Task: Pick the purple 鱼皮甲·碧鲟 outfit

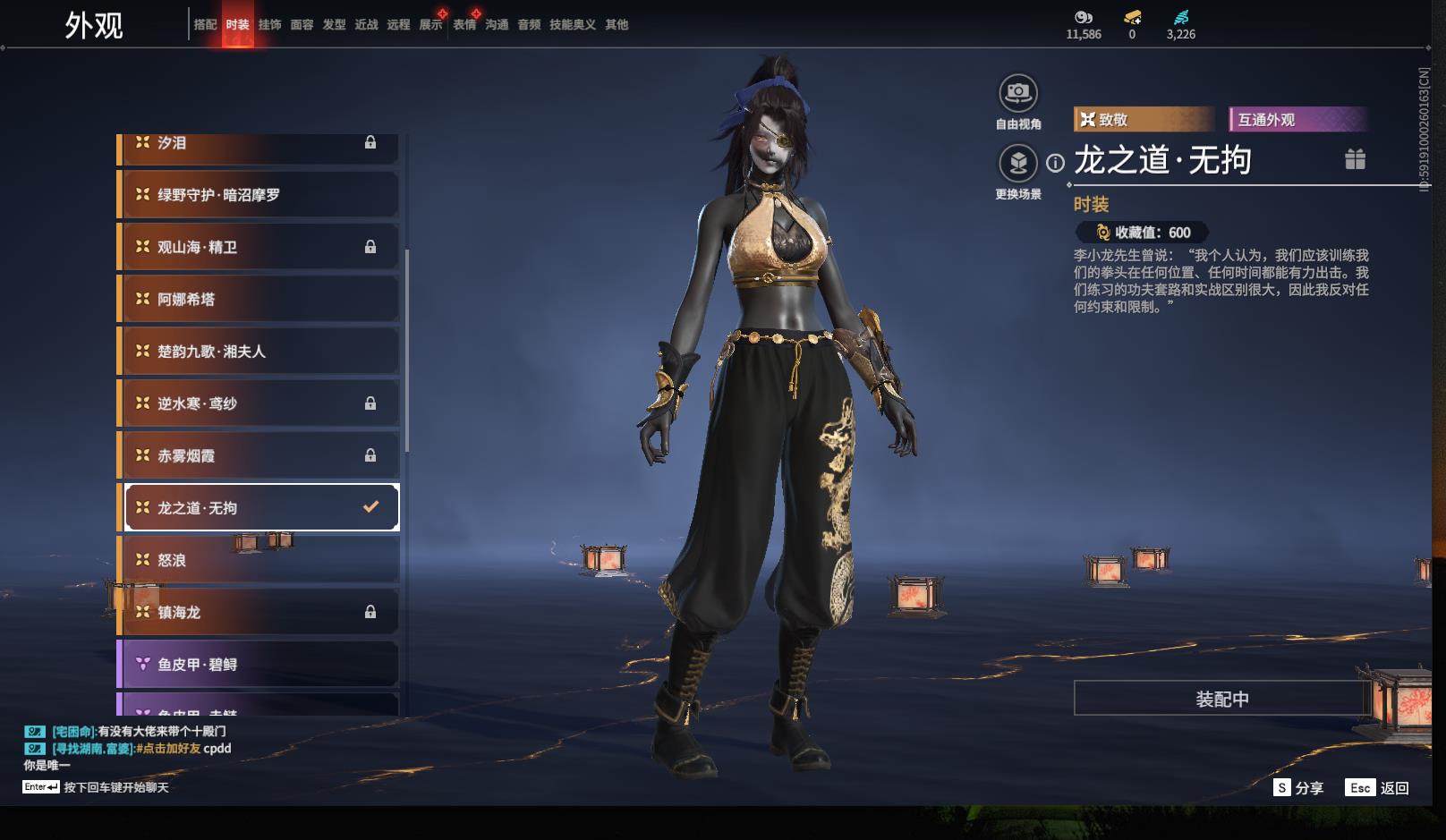Action: click(x=259, y=664)
